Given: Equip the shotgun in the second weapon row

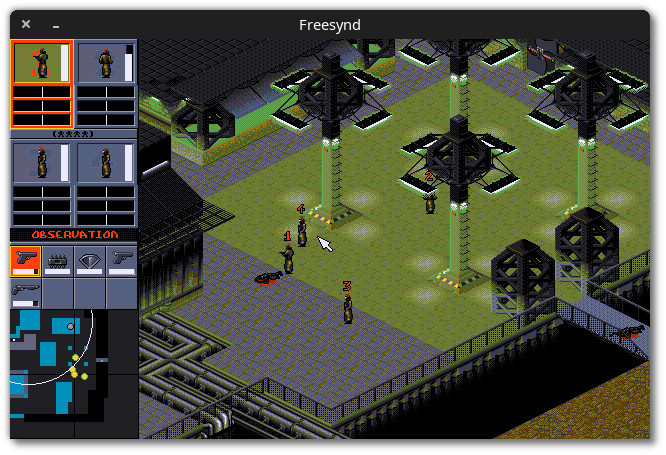Looking at the screenshot, I should pyautogui.click(x=25, y=292).
